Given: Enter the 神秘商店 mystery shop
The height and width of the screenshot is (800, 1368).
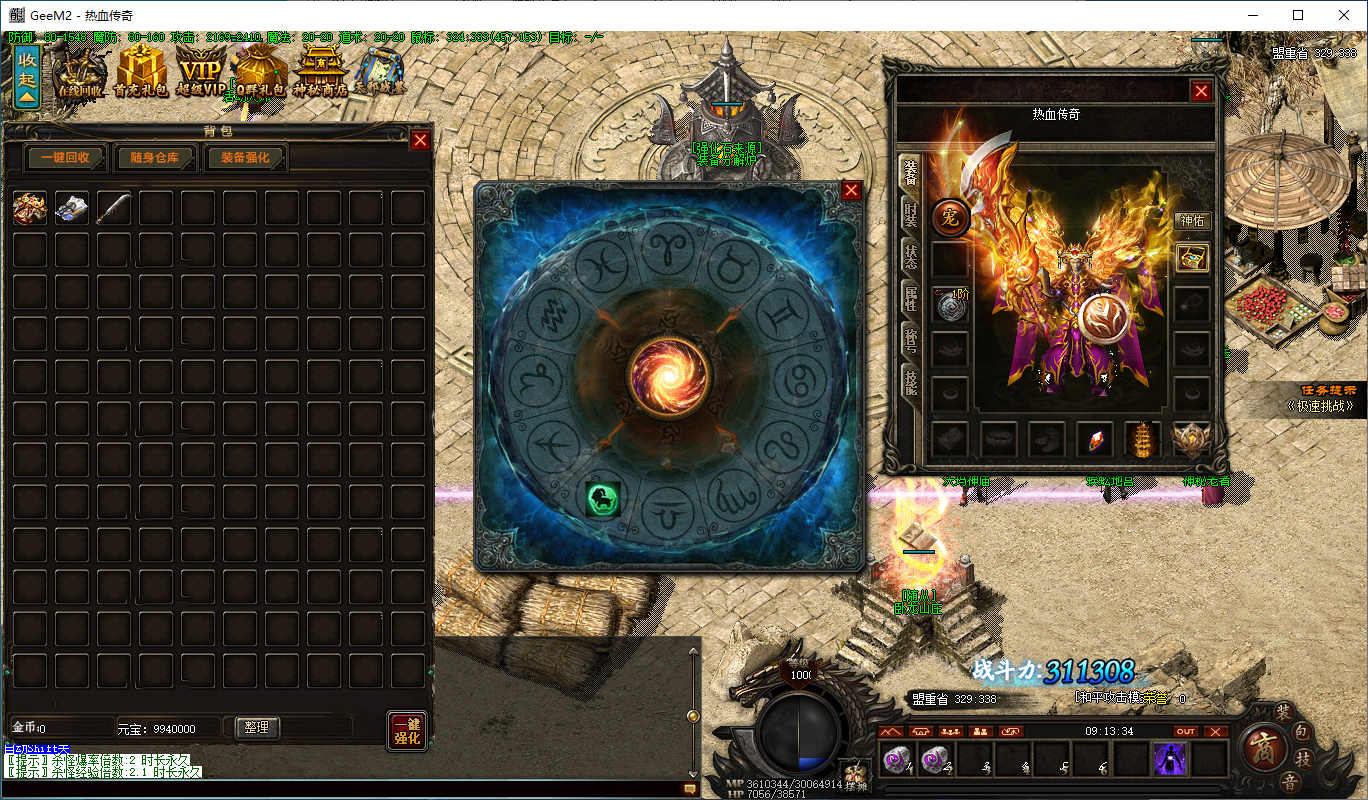Looking at the screenshot, I should (x=320, y=72).
